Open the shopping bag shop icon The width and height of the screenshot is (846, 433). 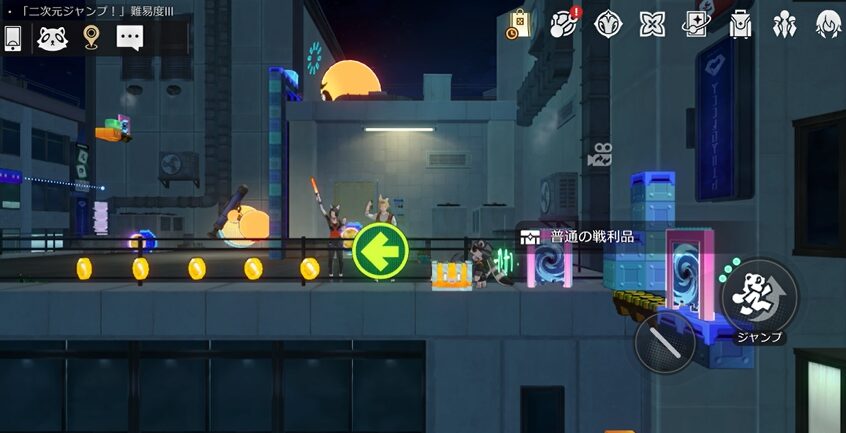click(x=519, y=24)
